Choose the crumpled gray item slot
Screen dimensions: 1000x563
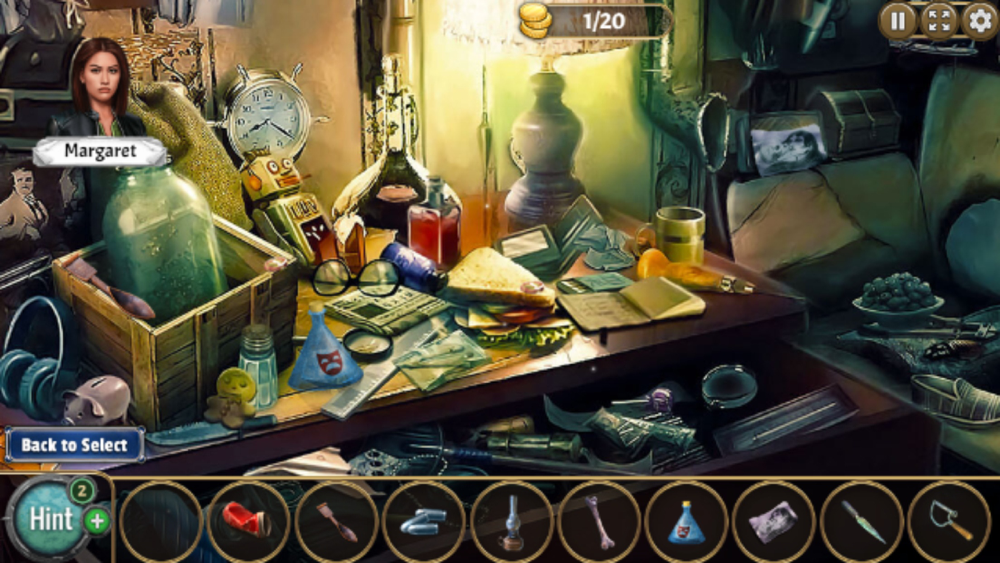(x=773, y=522)
